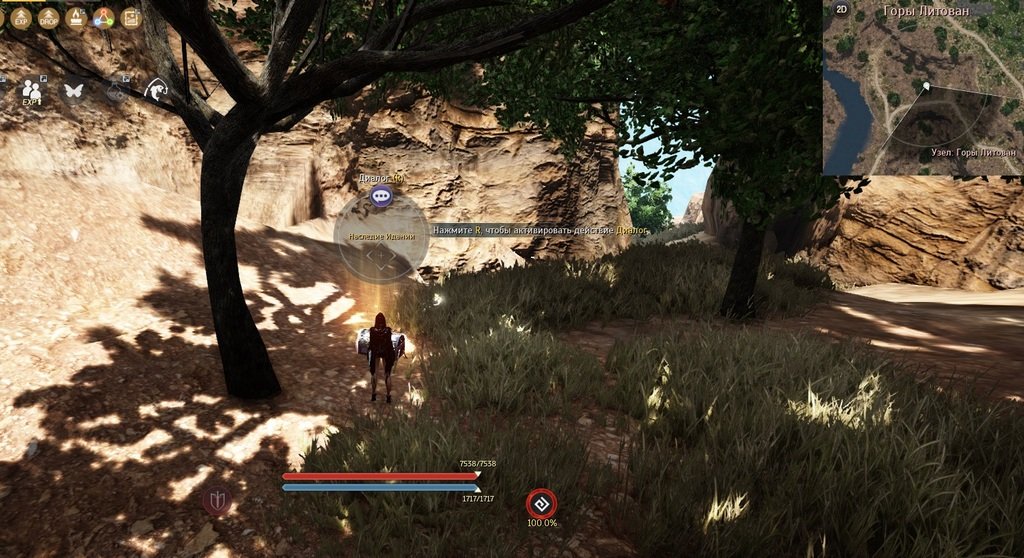Click the DROP rate buff icon
This screenshot has height=558, width=1024.
pyautogui.click(x=48, y=18)
